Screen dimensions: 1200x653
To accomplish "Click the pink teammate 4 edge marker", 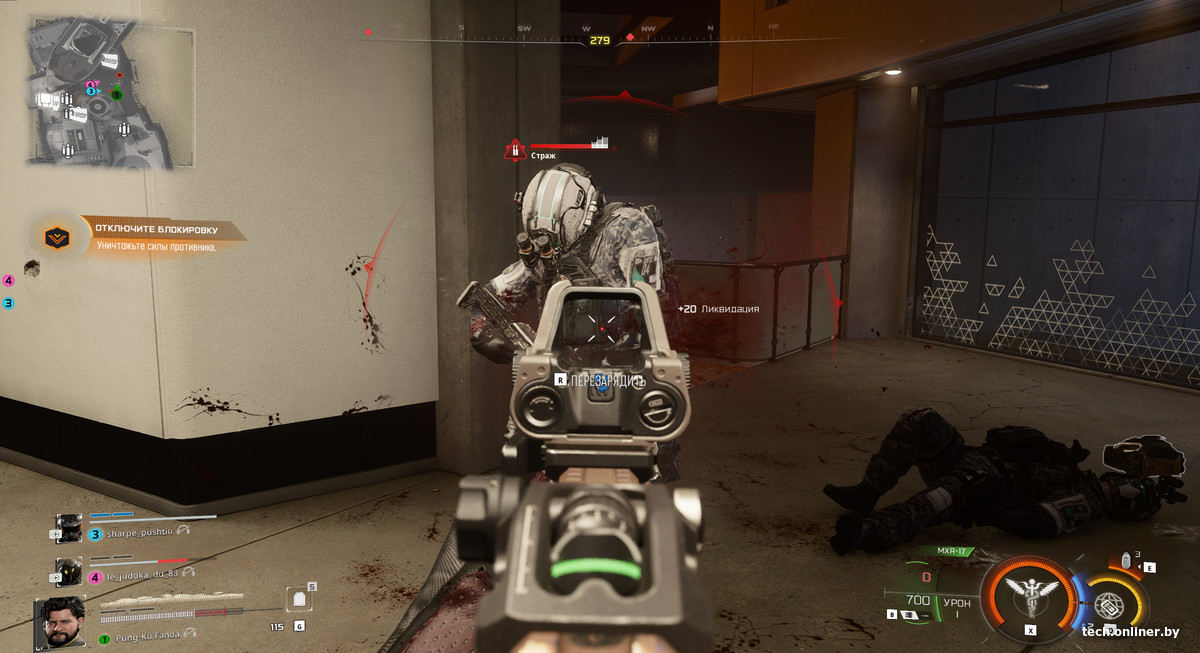I will [9, 281].
